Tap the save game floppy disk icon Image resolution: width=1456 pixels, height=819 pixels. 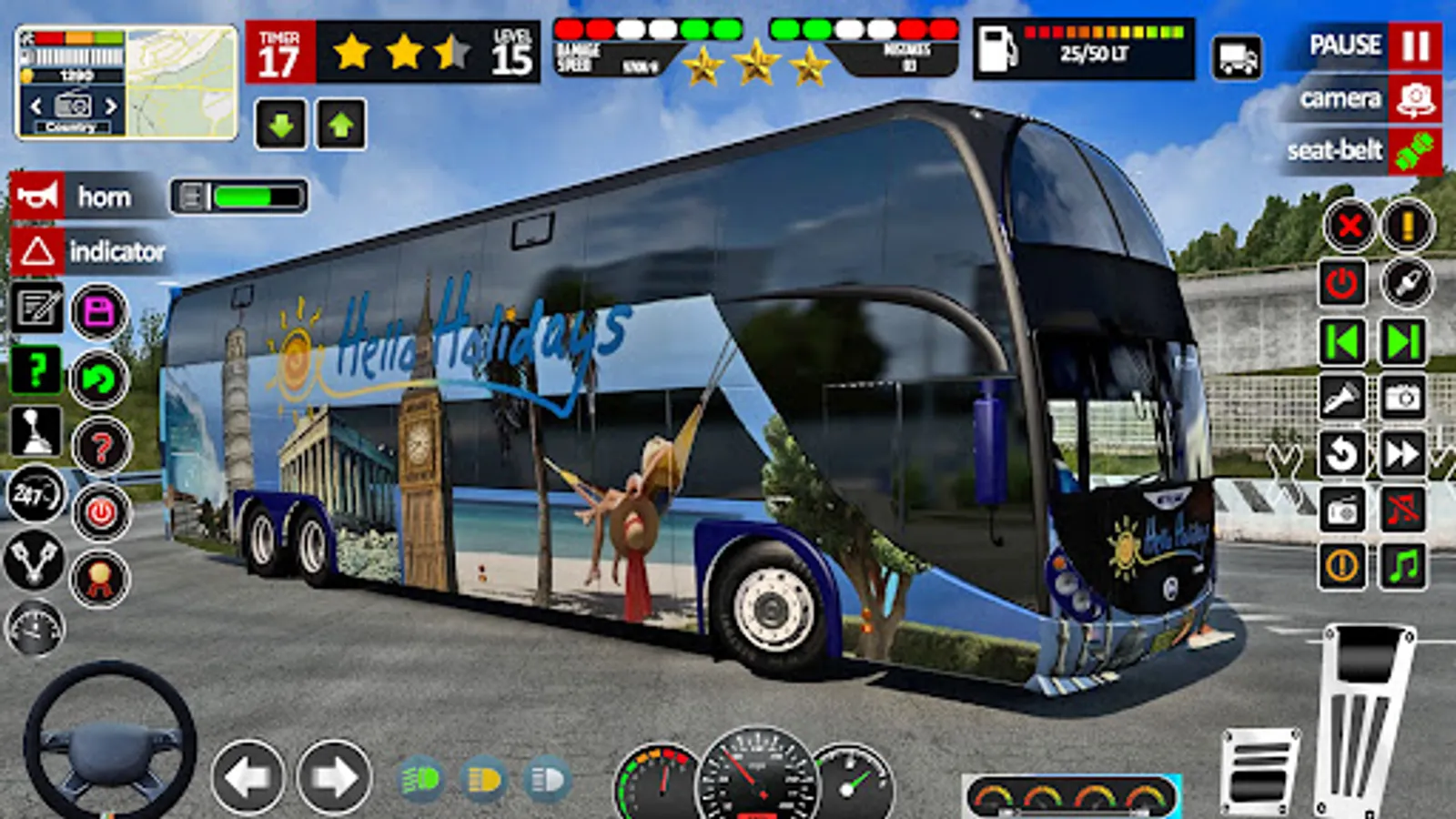point(98,312)
